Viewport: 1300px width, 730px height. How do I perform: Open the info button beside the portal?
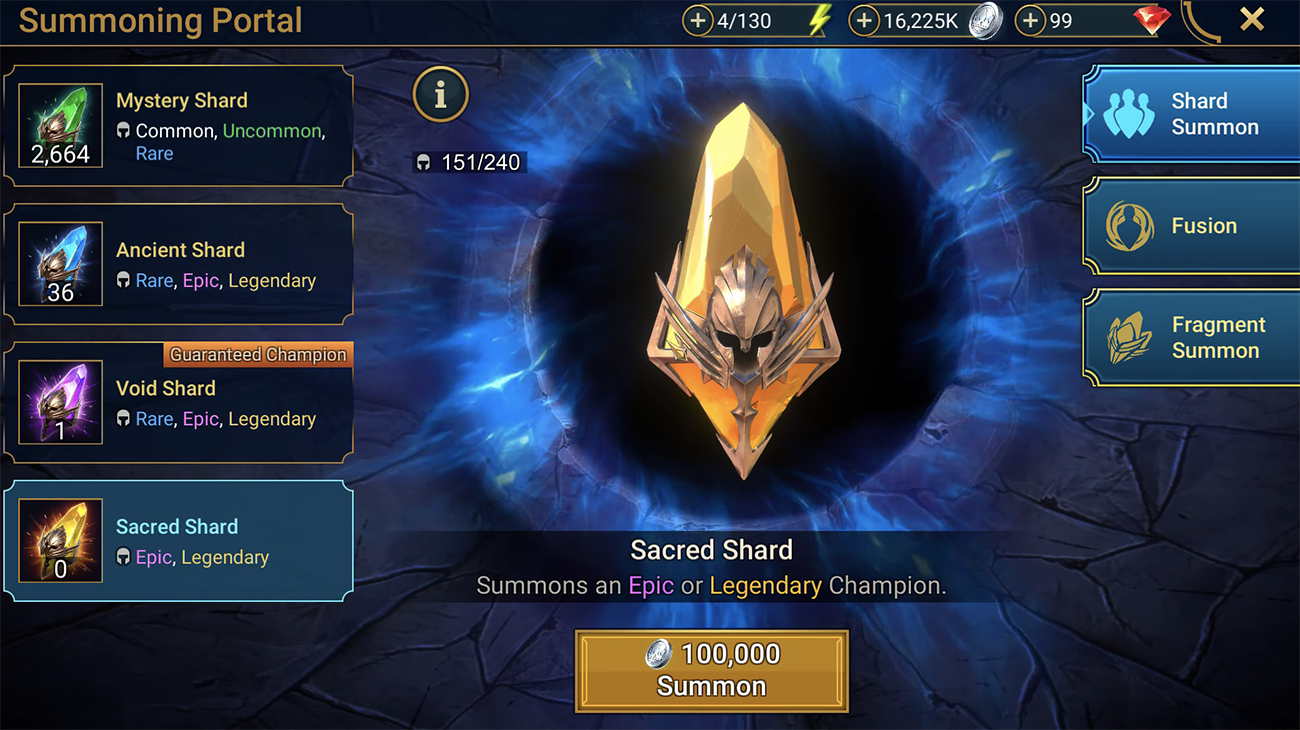pos(440,94)
